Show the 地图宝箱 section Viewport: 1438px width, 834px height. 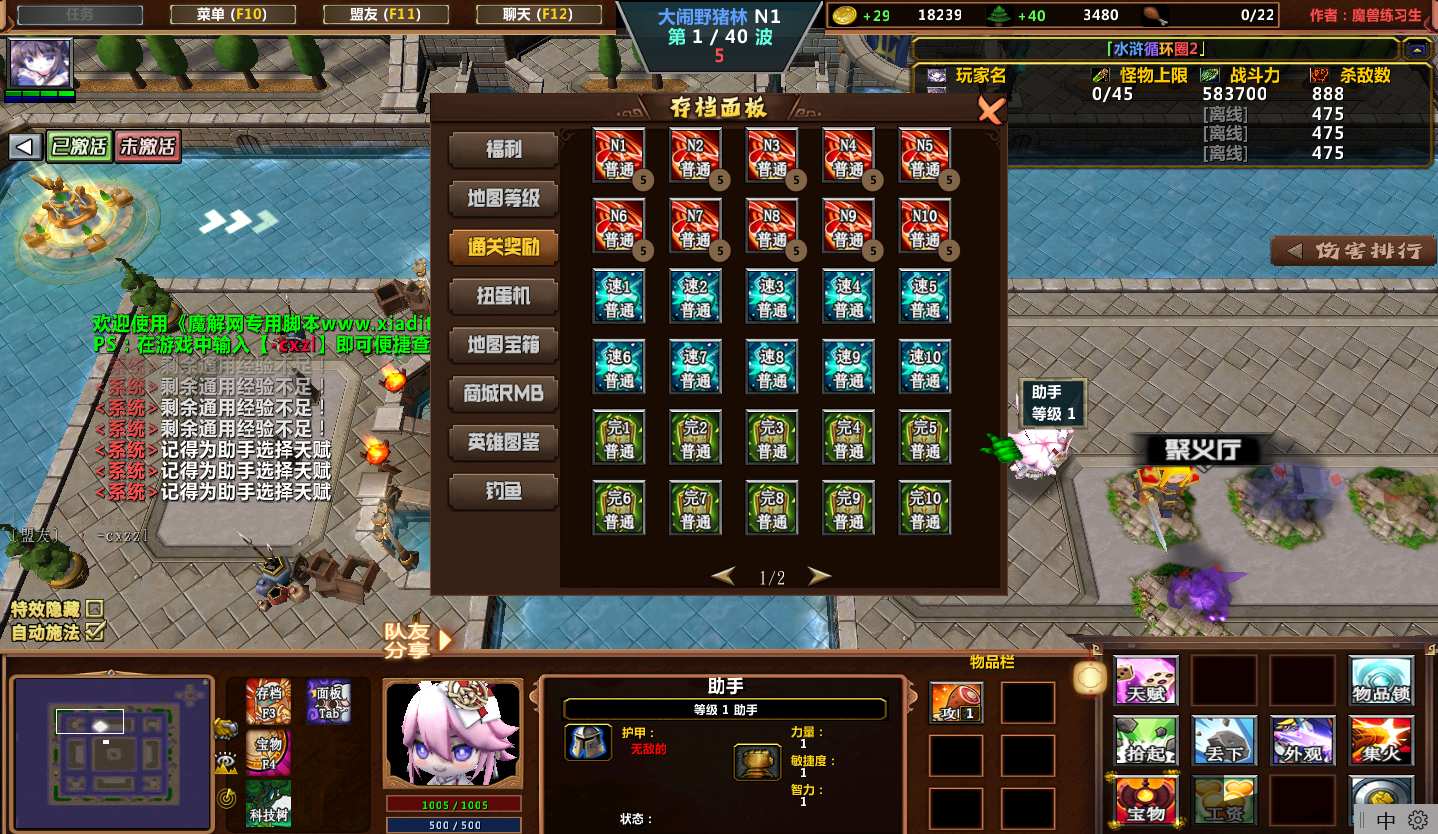(503, 345)
